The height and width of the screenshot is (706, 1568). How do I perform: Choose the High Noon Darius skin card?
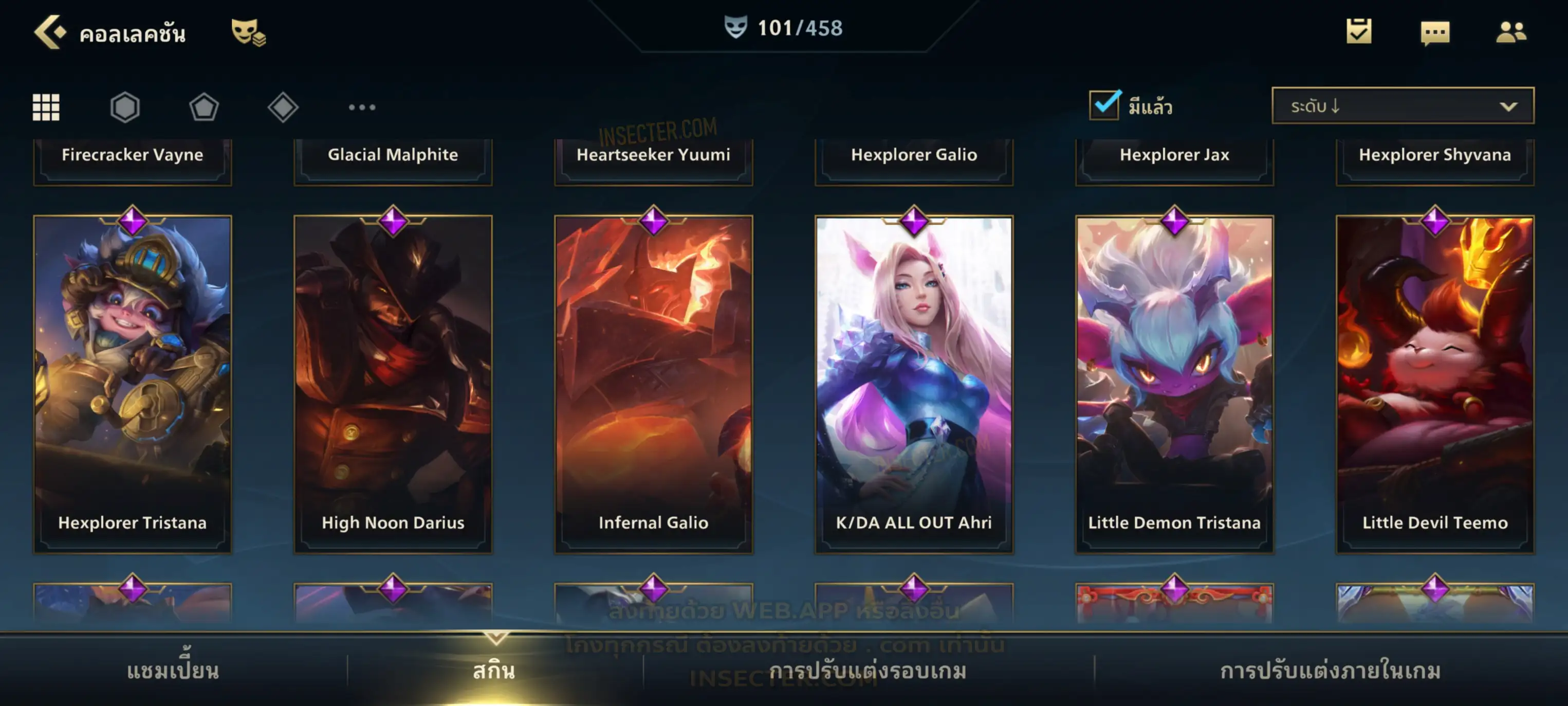pos(393,384)
